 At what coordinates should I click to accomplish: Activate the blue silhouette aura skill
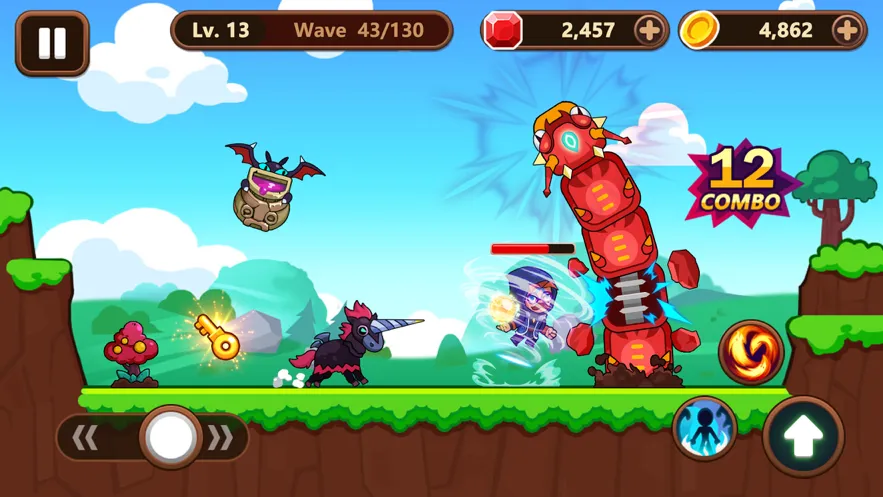click(x=704, y=428)
